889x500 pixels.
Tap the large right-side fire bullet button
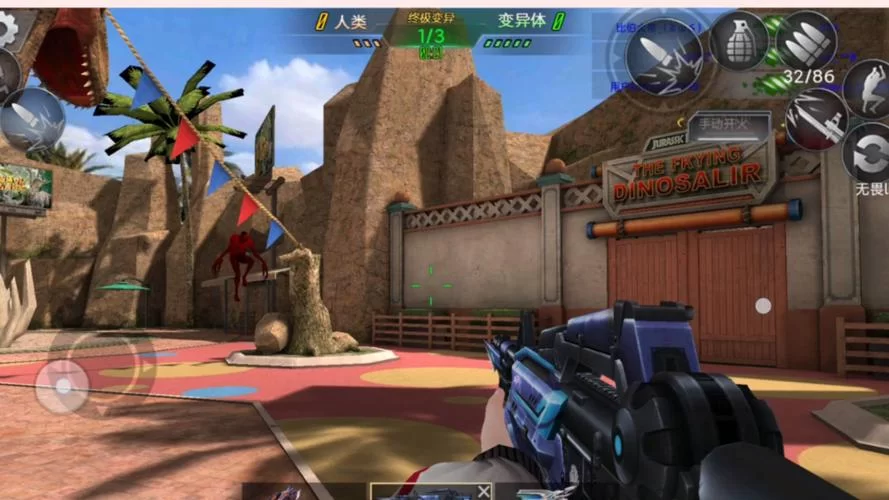[663, 50]
